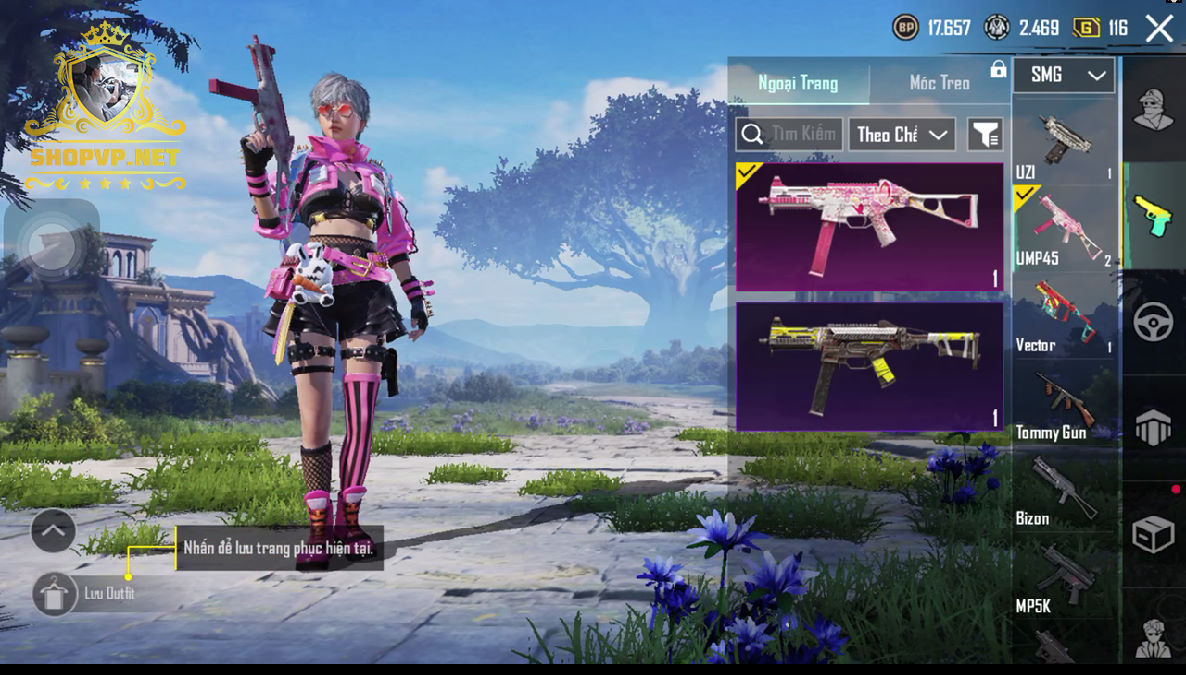Open the Theo Chế sorting dropdown
Image resolution: width=1186 pixels, height=675 pixels.
pyautogui.click(x=901, y=134)
